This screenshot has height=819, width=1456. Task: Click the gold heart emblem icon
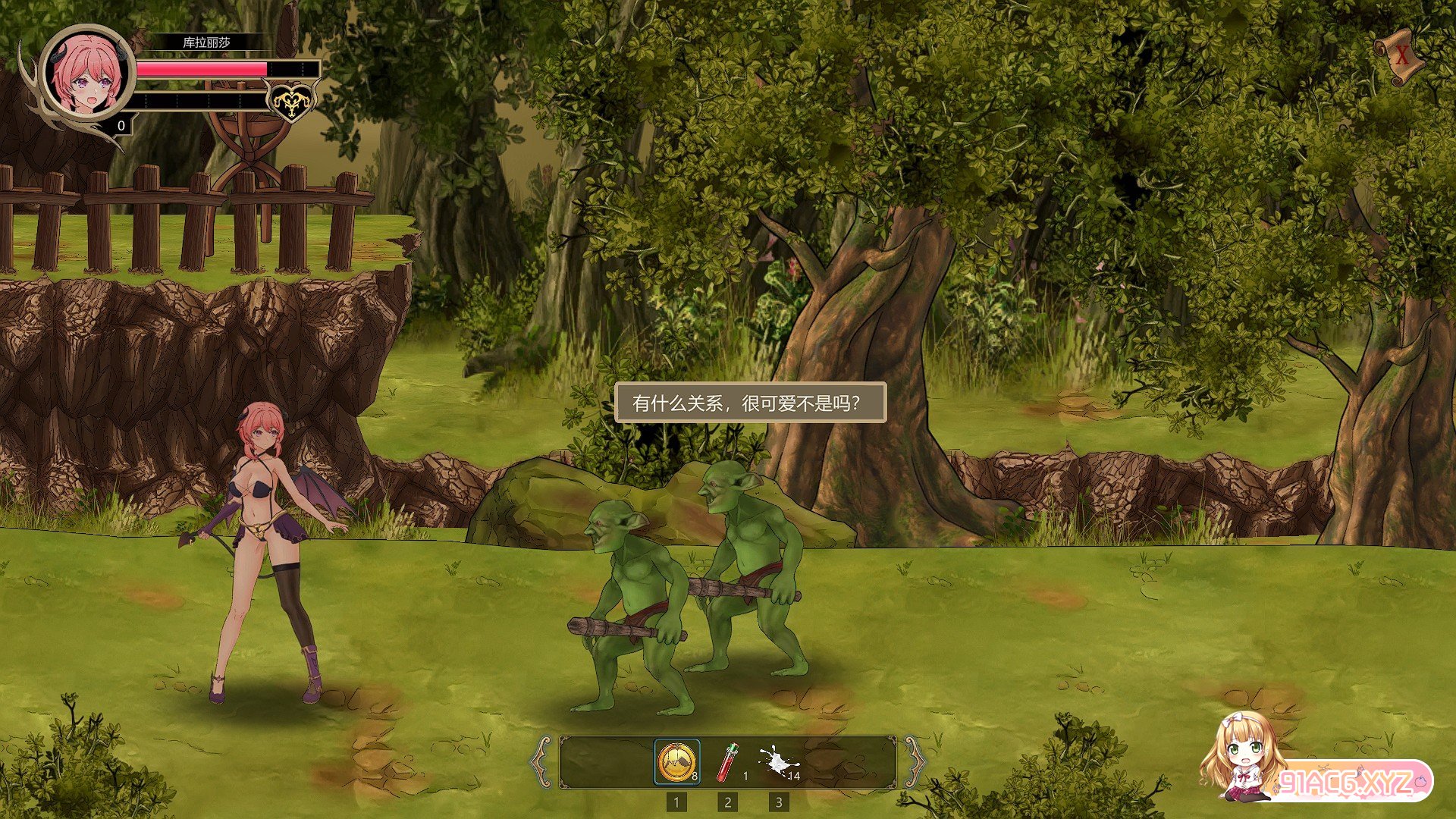[291, 102]
